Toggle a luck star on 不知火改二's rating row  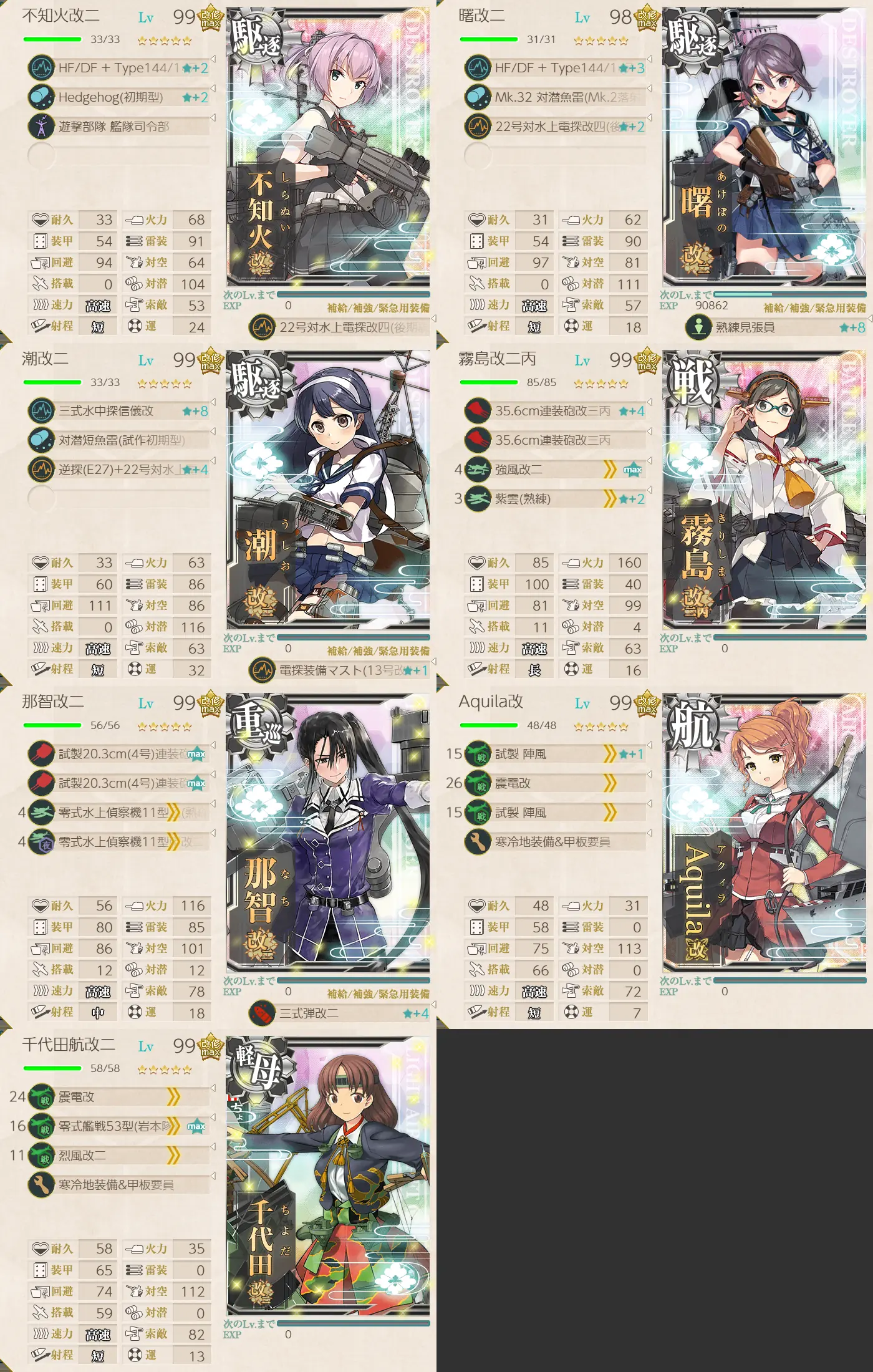[165, 41]
